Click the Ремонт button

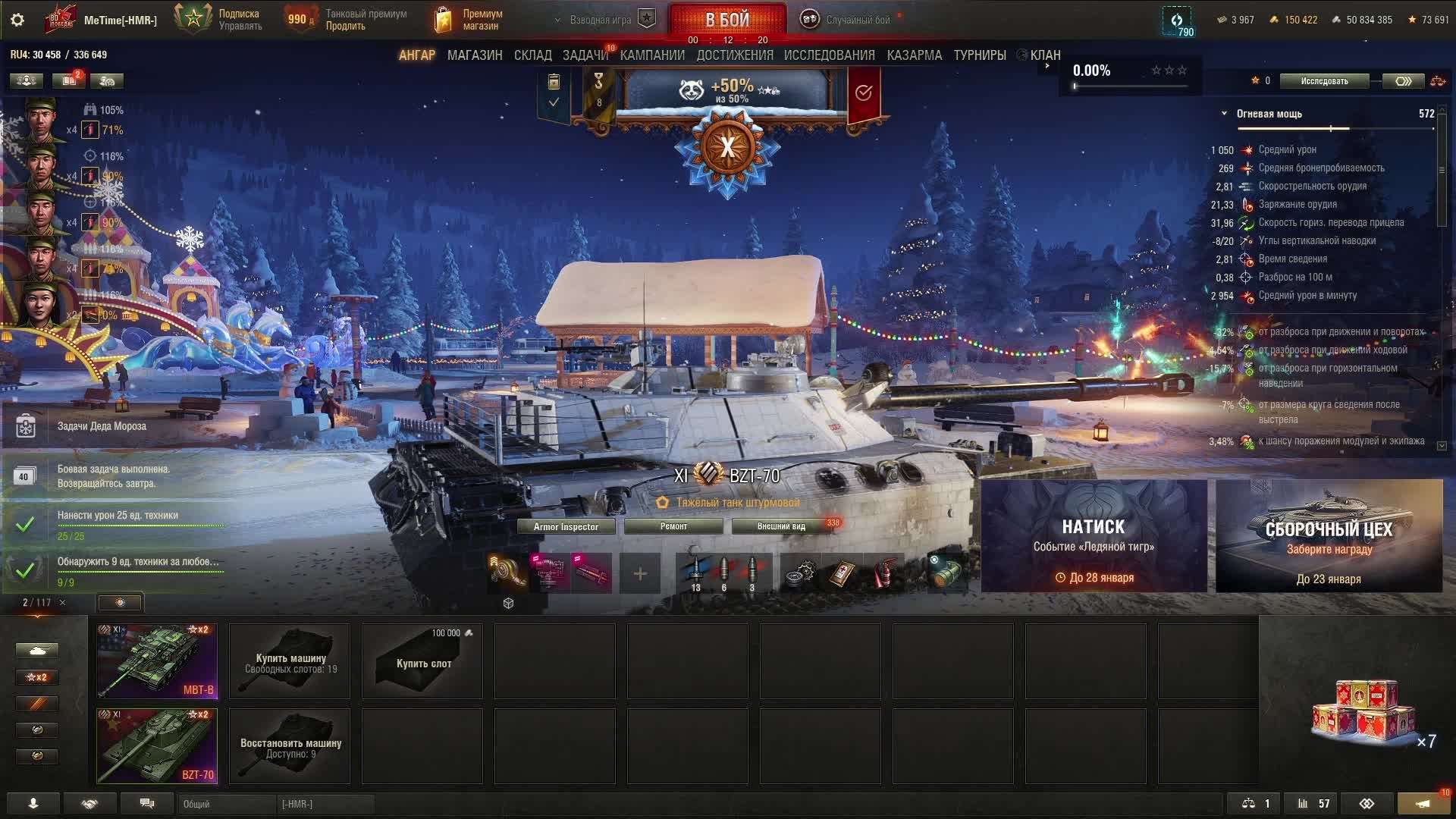click(x=673, y=526)
